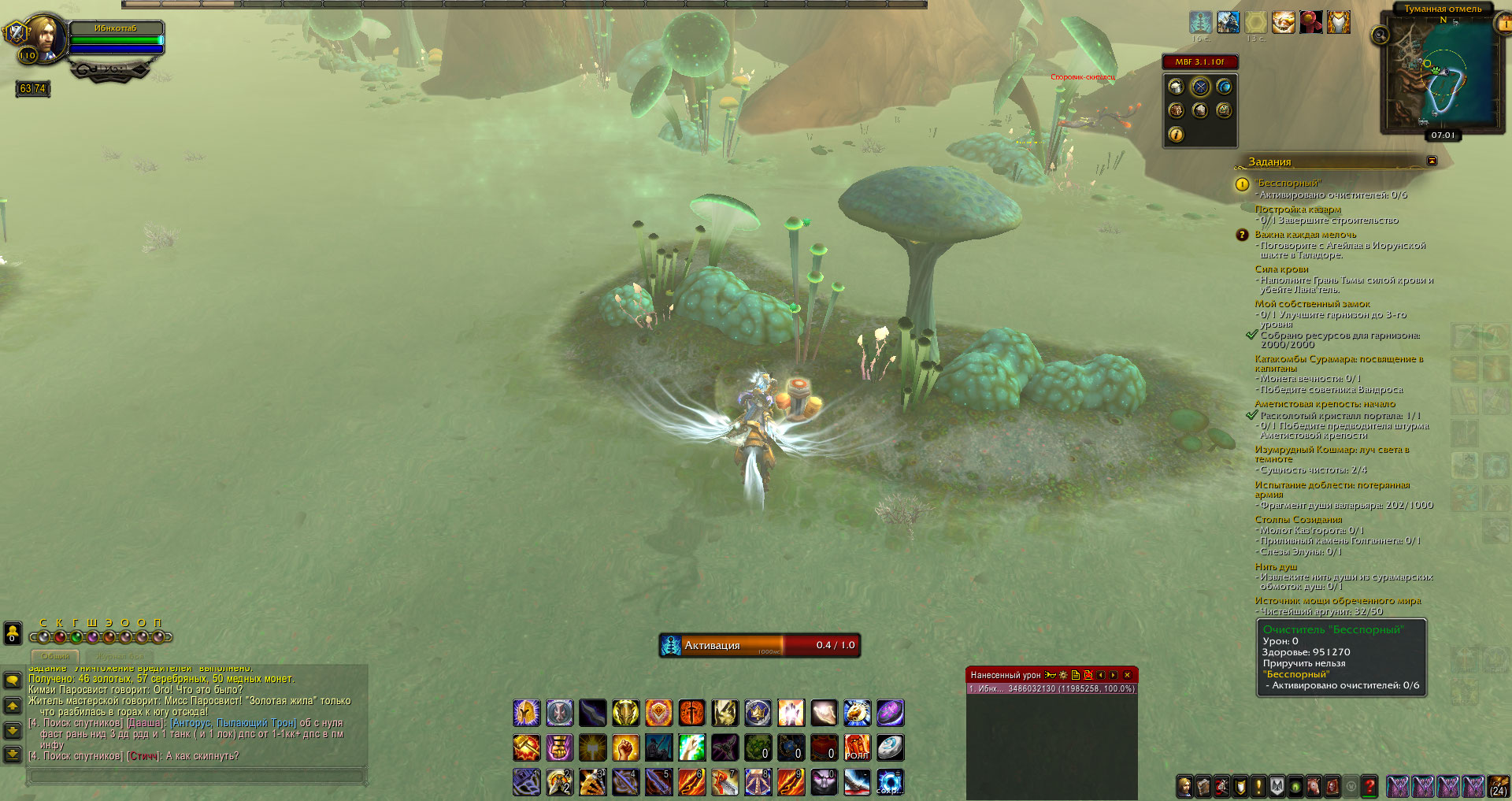This screenshot has width=1512, height=801.
Task: Cast the golden fist ability
Action: pos(625,747)
